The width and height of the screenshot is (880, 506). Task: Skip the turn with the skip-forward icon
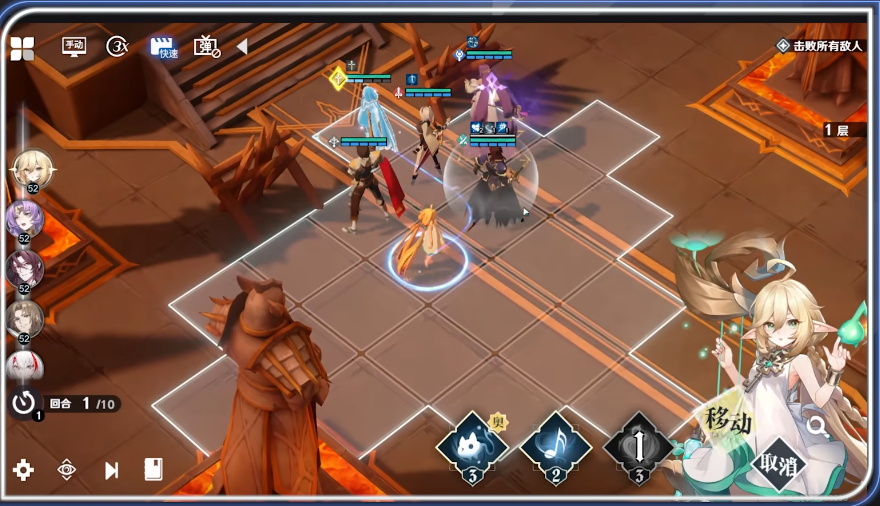click(x=111, y=470)
